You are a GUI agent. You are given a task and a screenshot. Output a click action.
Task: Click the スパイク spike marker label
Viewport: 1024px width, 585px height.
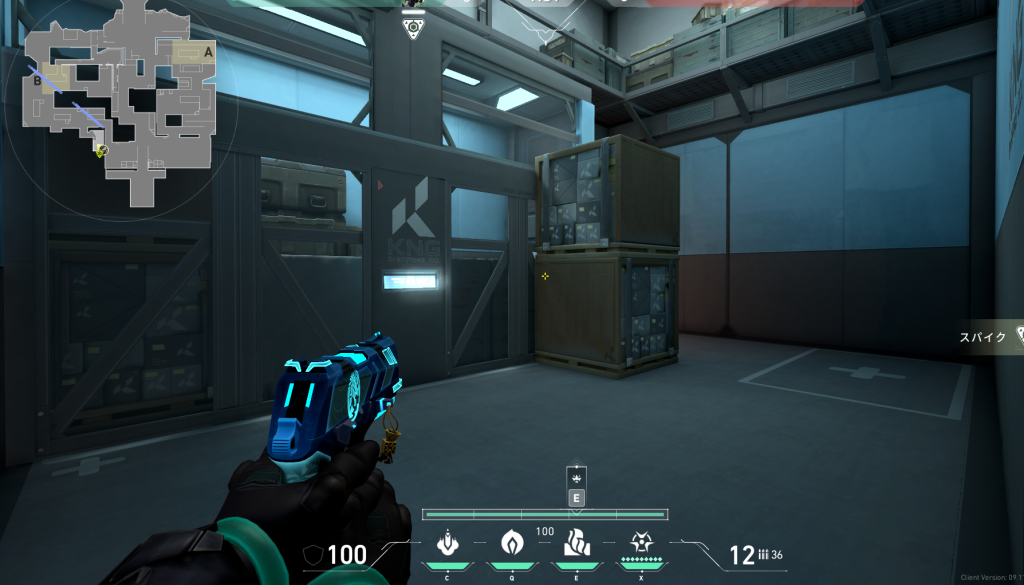(x=985, y=336)
